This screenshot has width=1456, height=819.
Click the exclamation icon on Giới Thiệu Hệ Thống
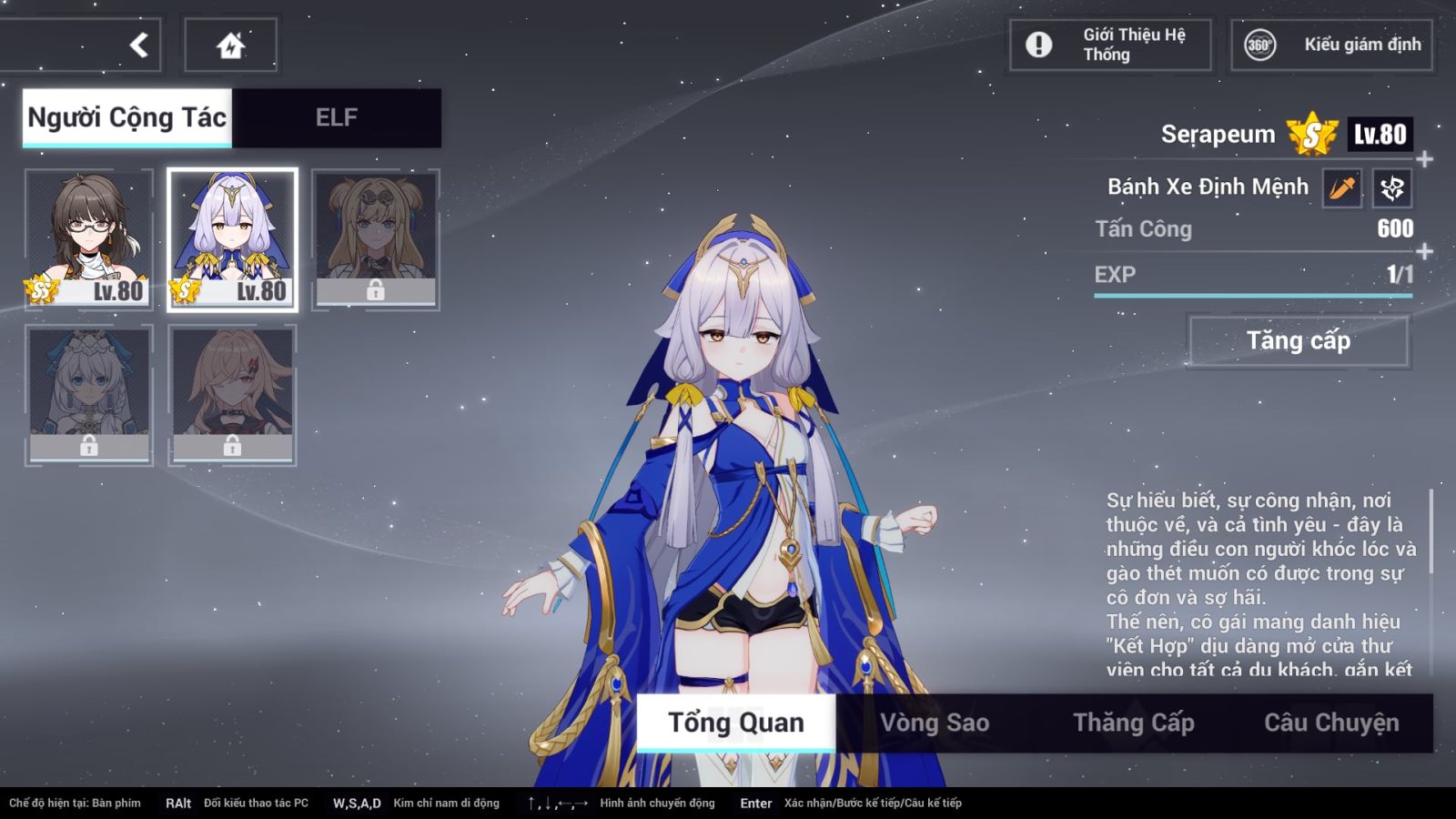1037,43
